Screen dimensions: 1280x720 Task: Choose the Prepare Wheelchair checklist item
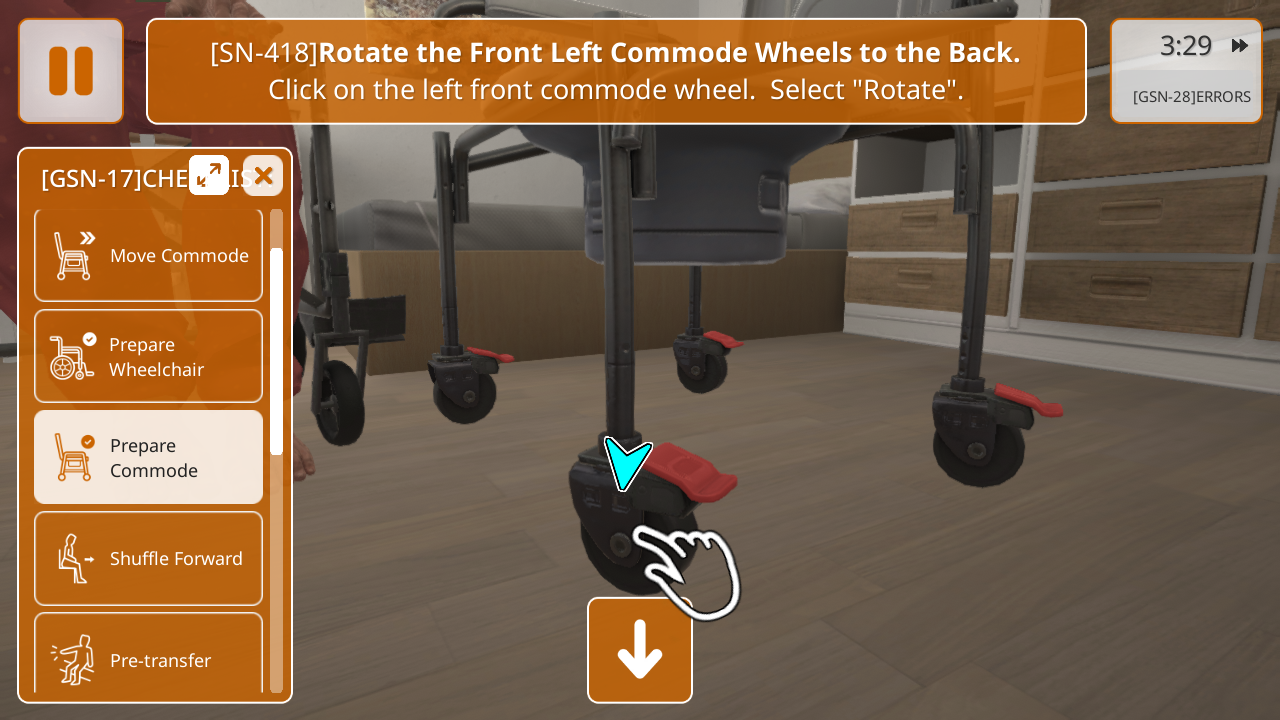point(149,357)
